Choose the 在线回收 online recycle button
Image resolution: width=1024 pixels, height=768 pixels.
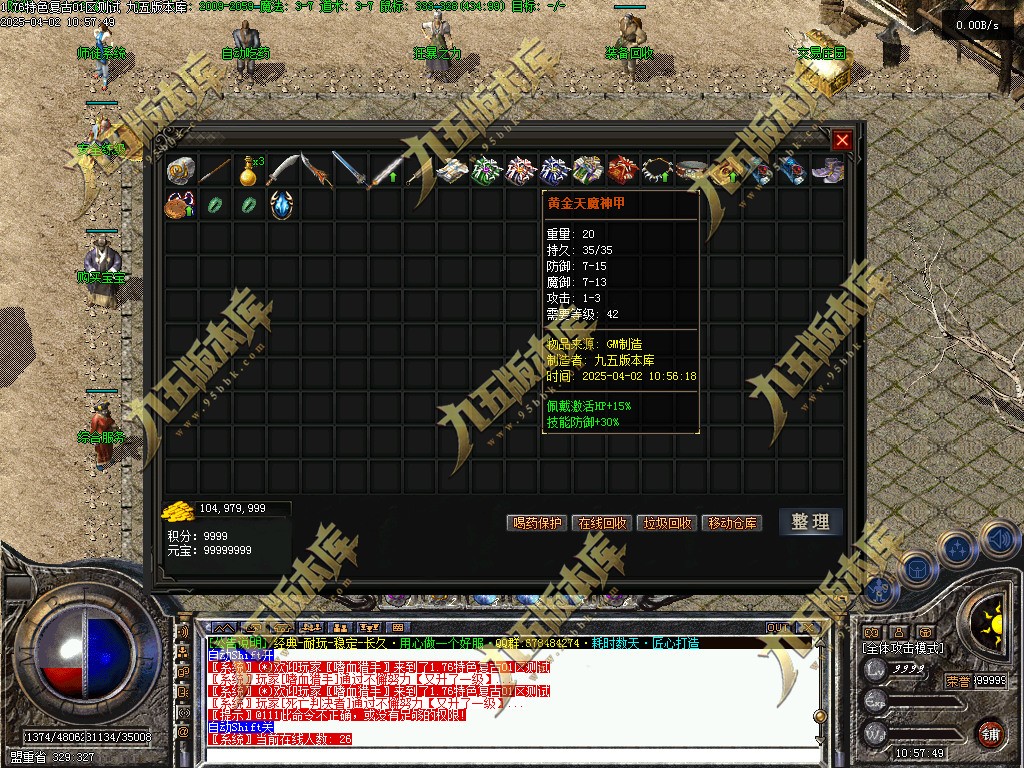[602, 523]
